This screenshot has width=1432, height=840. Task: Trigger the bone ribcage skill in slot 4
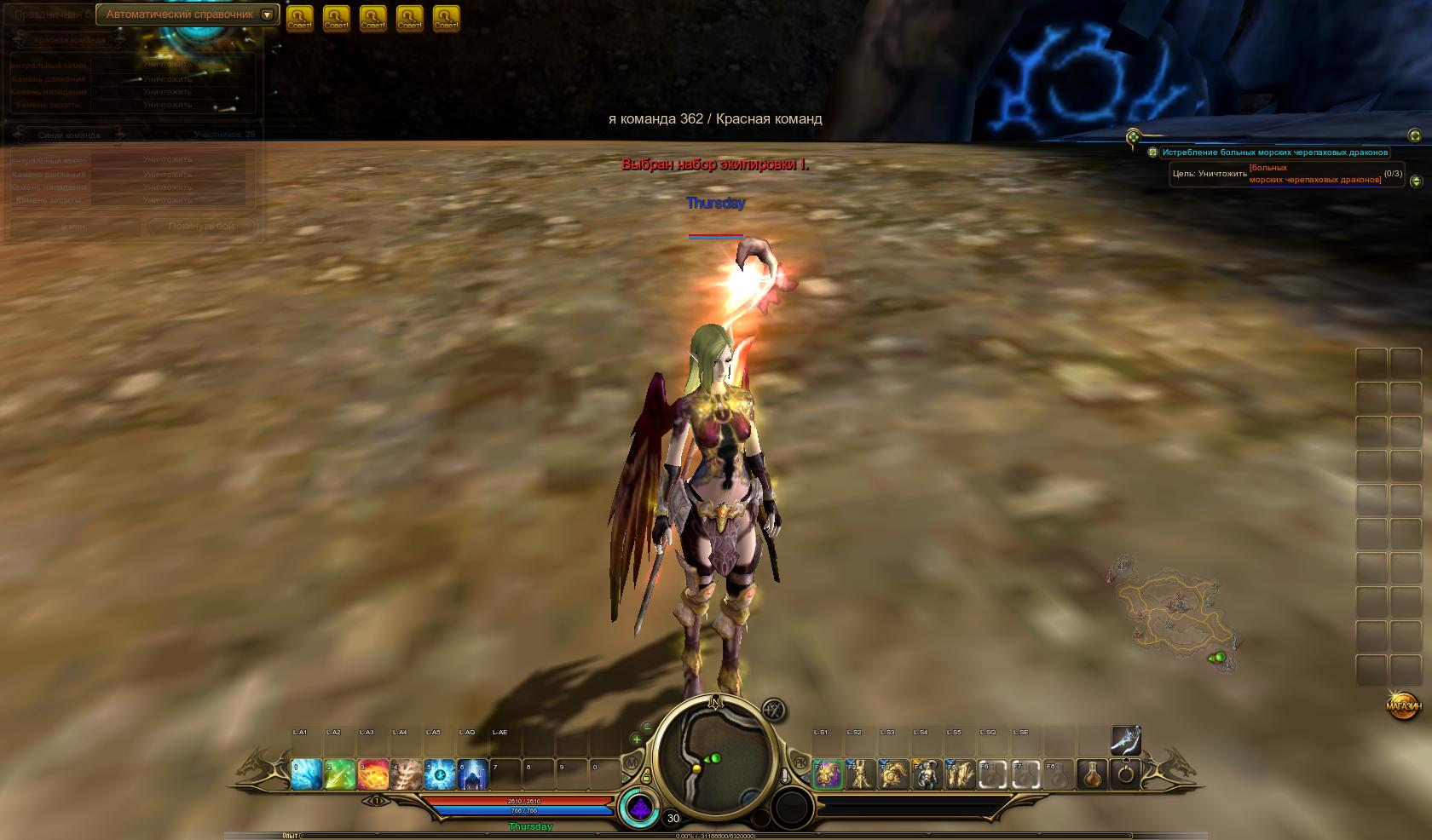tap(407, 774)
